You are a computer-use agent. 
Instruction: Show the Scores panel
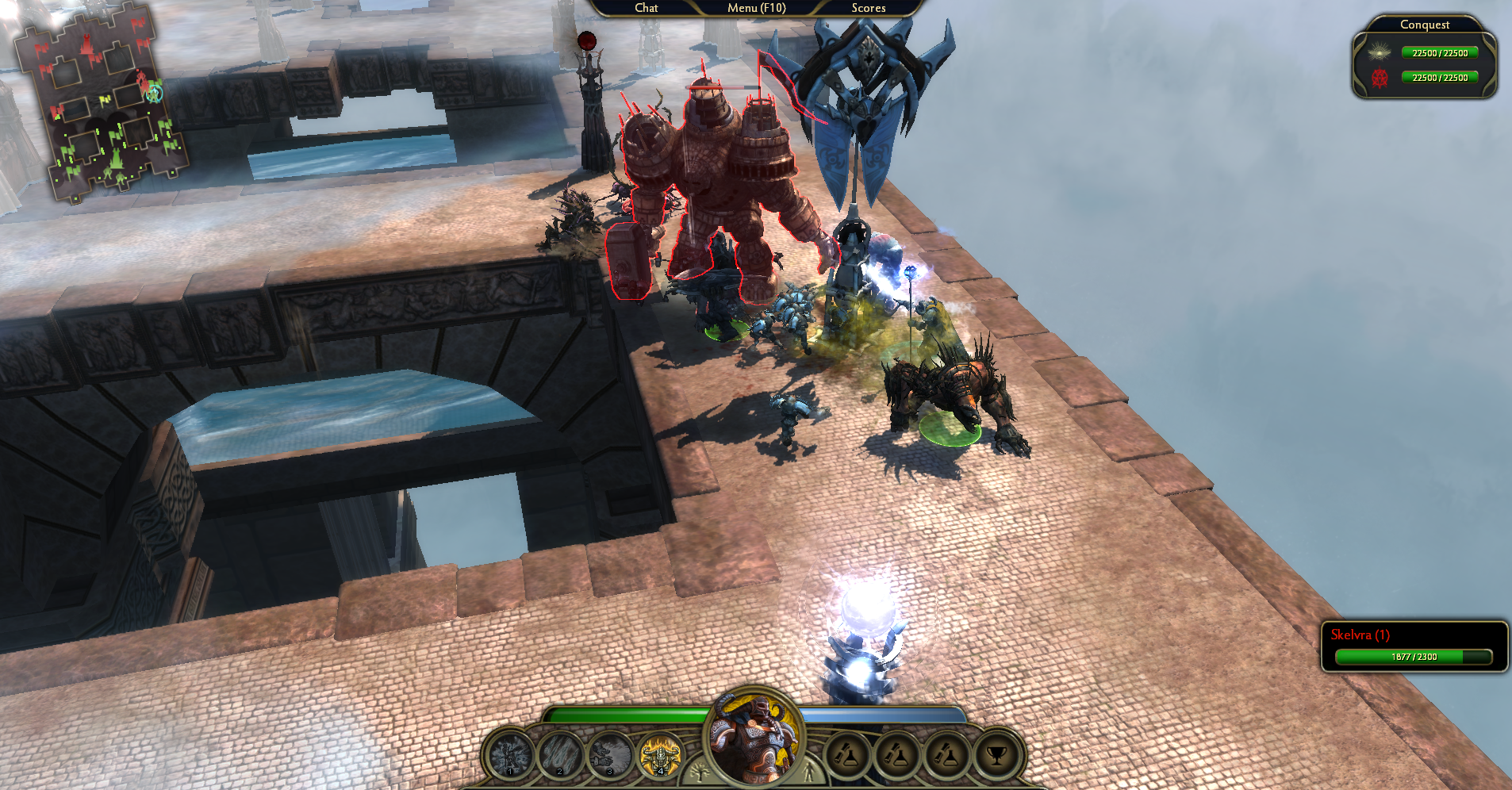868,8
